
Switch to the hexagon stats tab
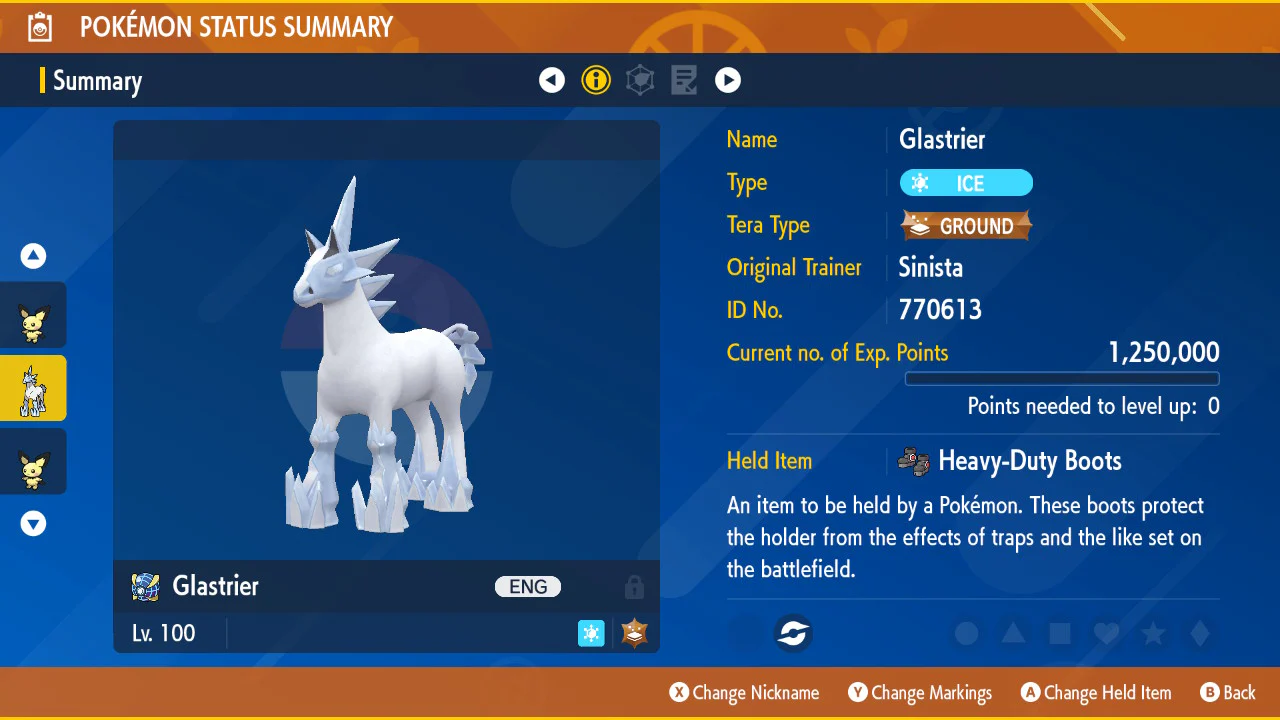pos(640,80)
